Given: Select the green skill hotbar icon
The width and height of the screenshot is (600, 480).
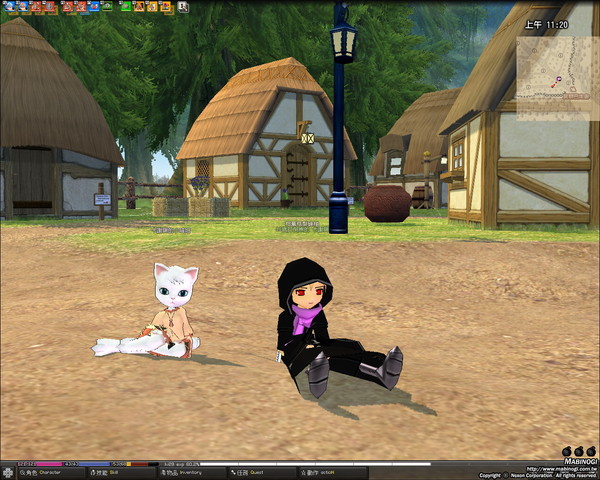Looking at the screenshot, I should point(126,6).
